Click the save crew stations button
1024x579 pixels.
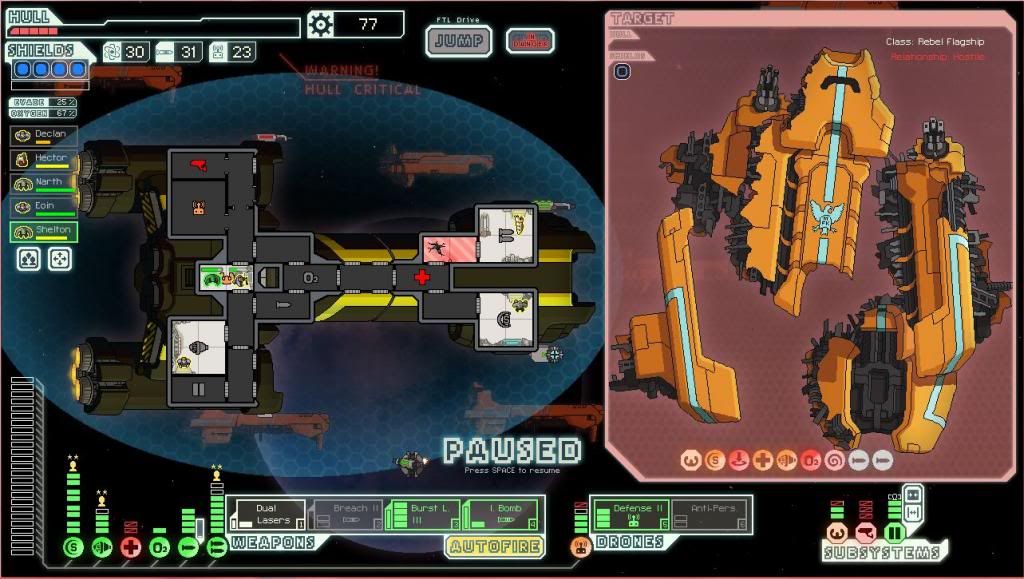(x=29, y=259)
